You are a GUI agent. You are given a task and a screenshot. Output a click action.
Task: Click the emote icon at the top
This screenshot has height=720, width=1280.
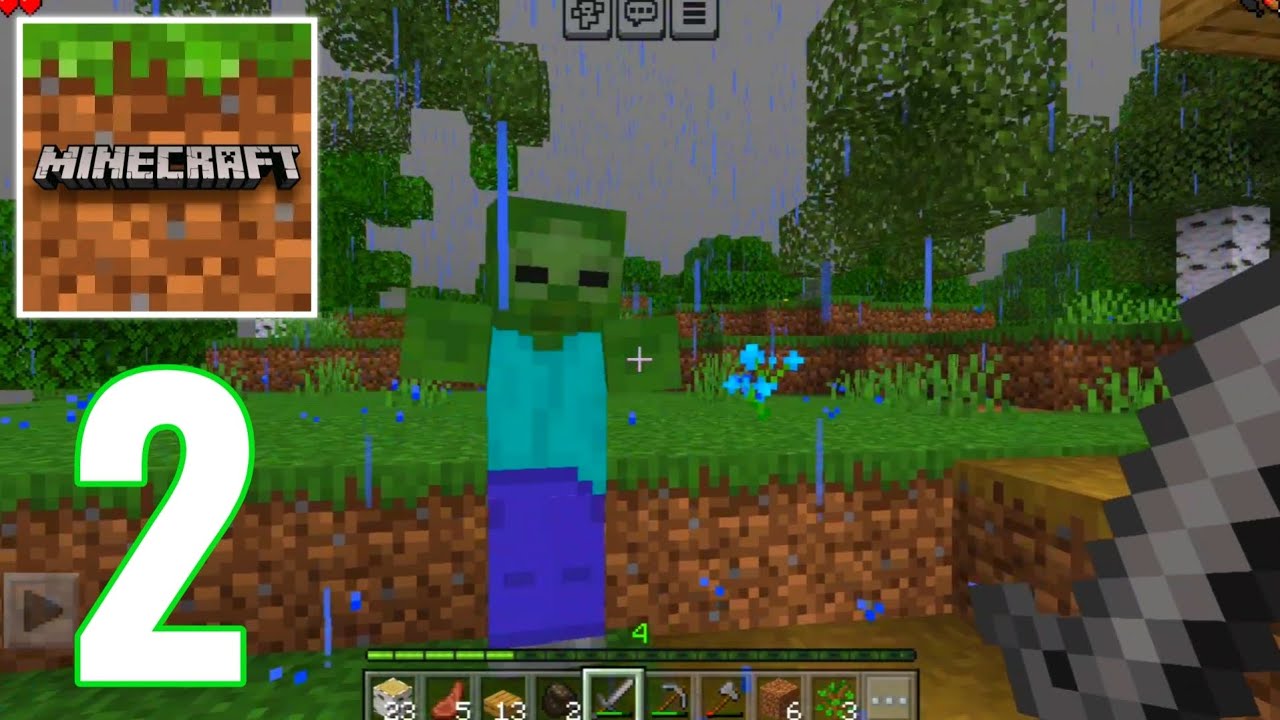588,14
